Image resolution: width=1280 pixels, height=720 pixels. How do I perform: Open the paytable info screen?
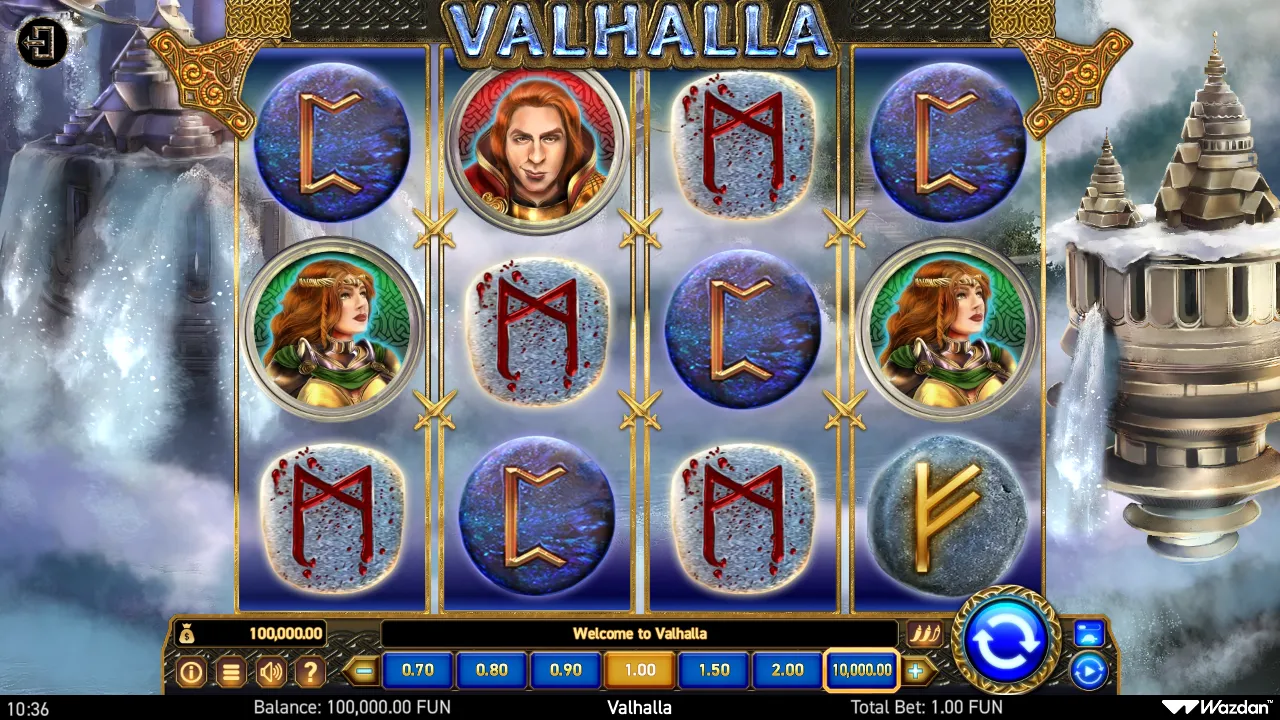tap(191, 671)
